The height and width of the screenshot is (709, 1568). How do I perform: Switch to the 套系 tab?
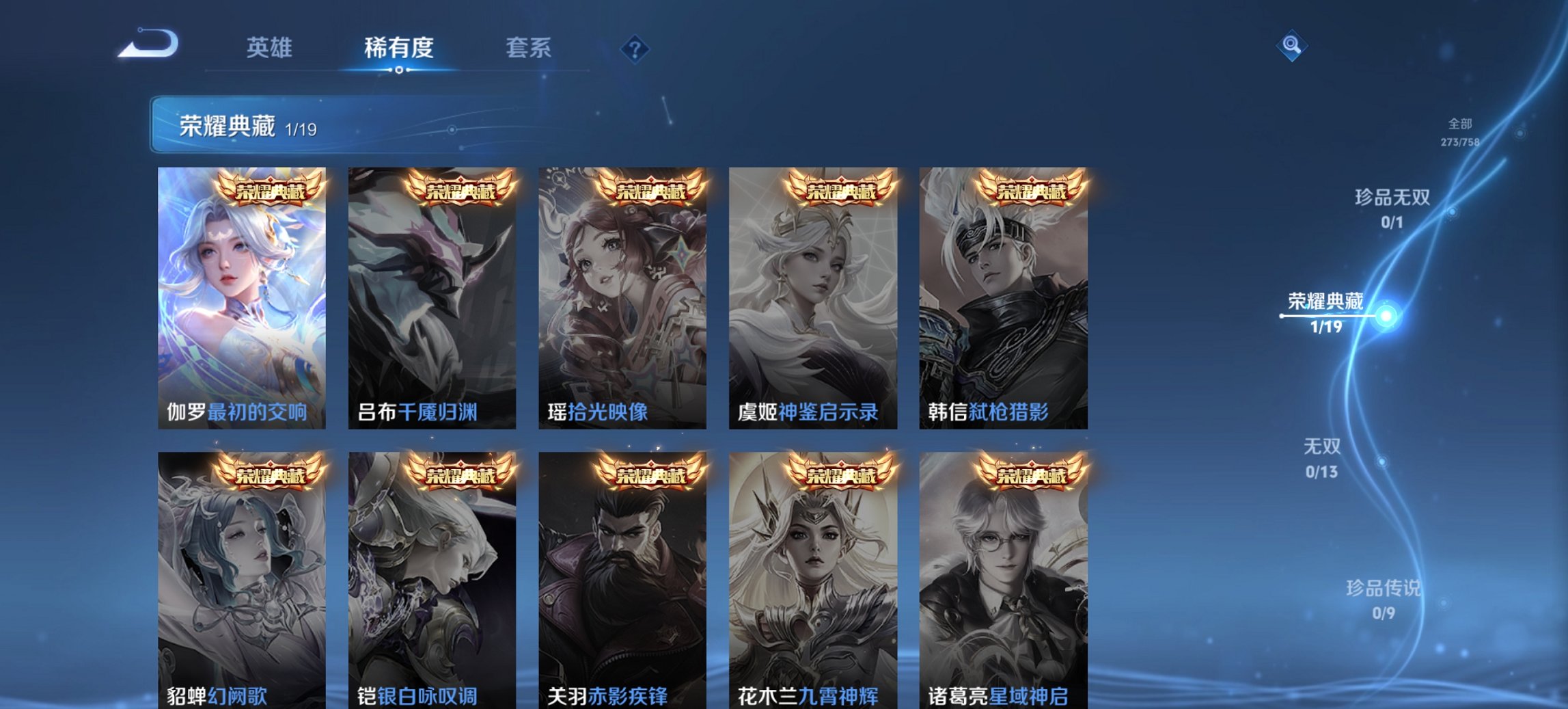(528, 48)
